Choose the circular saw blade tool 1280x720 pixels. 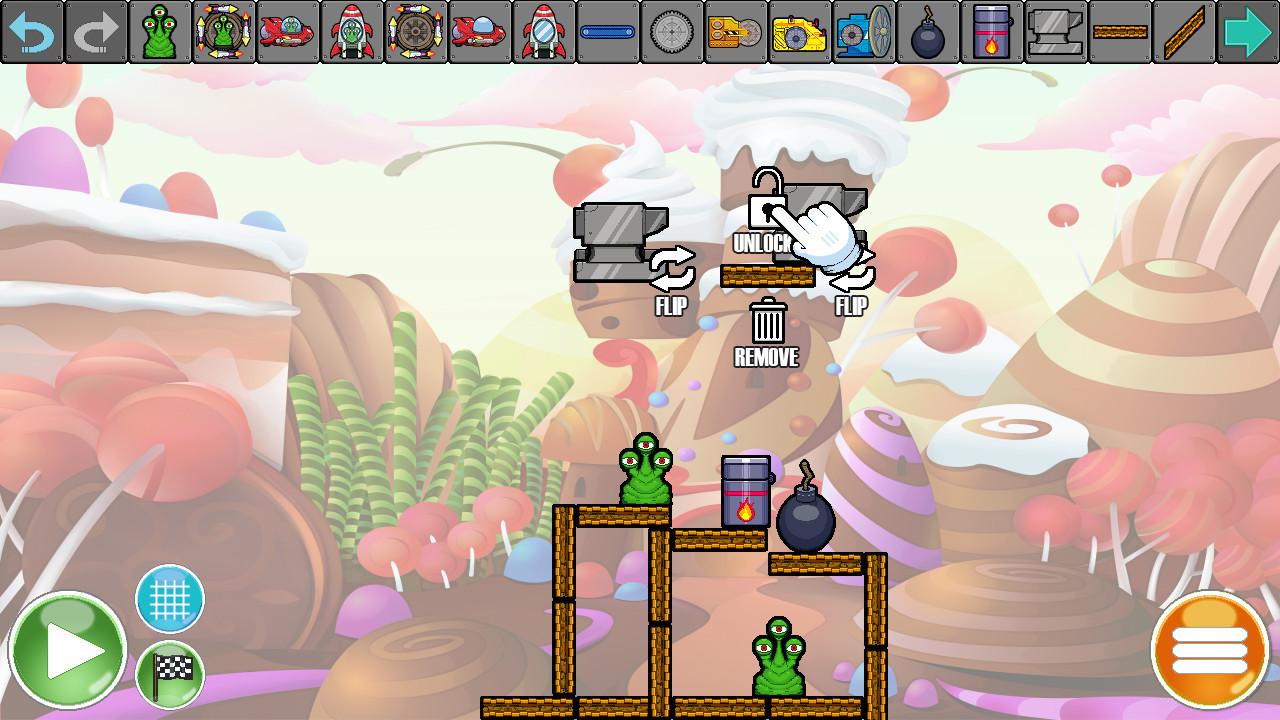670,30
